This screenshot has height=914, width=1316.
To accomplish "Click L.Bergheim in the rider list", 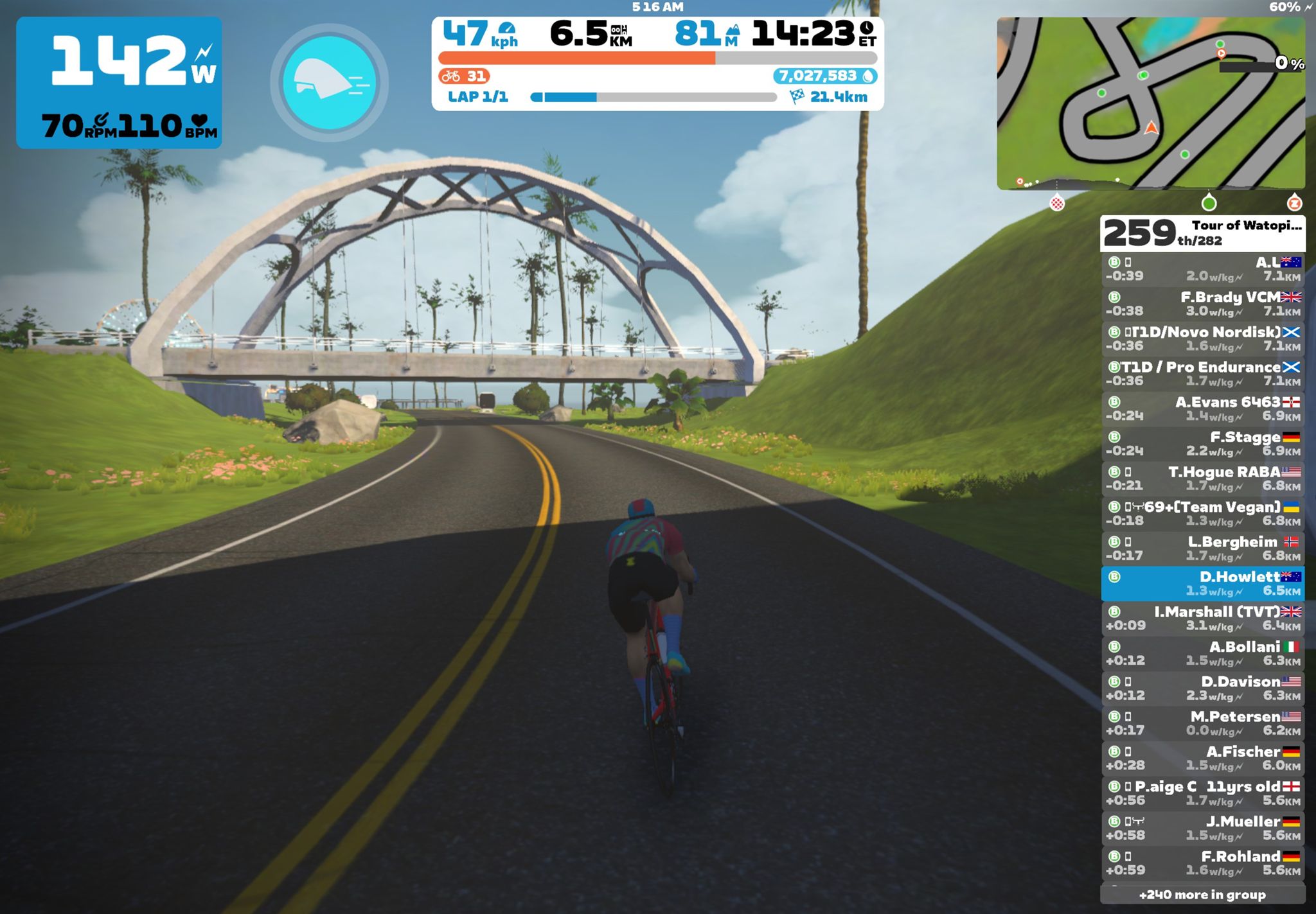I will [x=1202, y=549].
